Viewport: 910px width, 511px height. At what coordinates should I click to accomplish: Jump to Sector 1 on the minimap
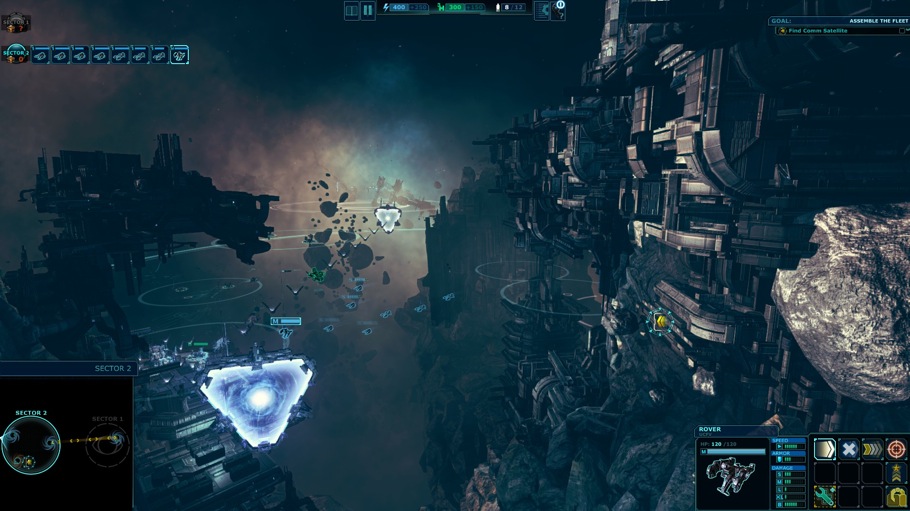[x=107, y=444]
